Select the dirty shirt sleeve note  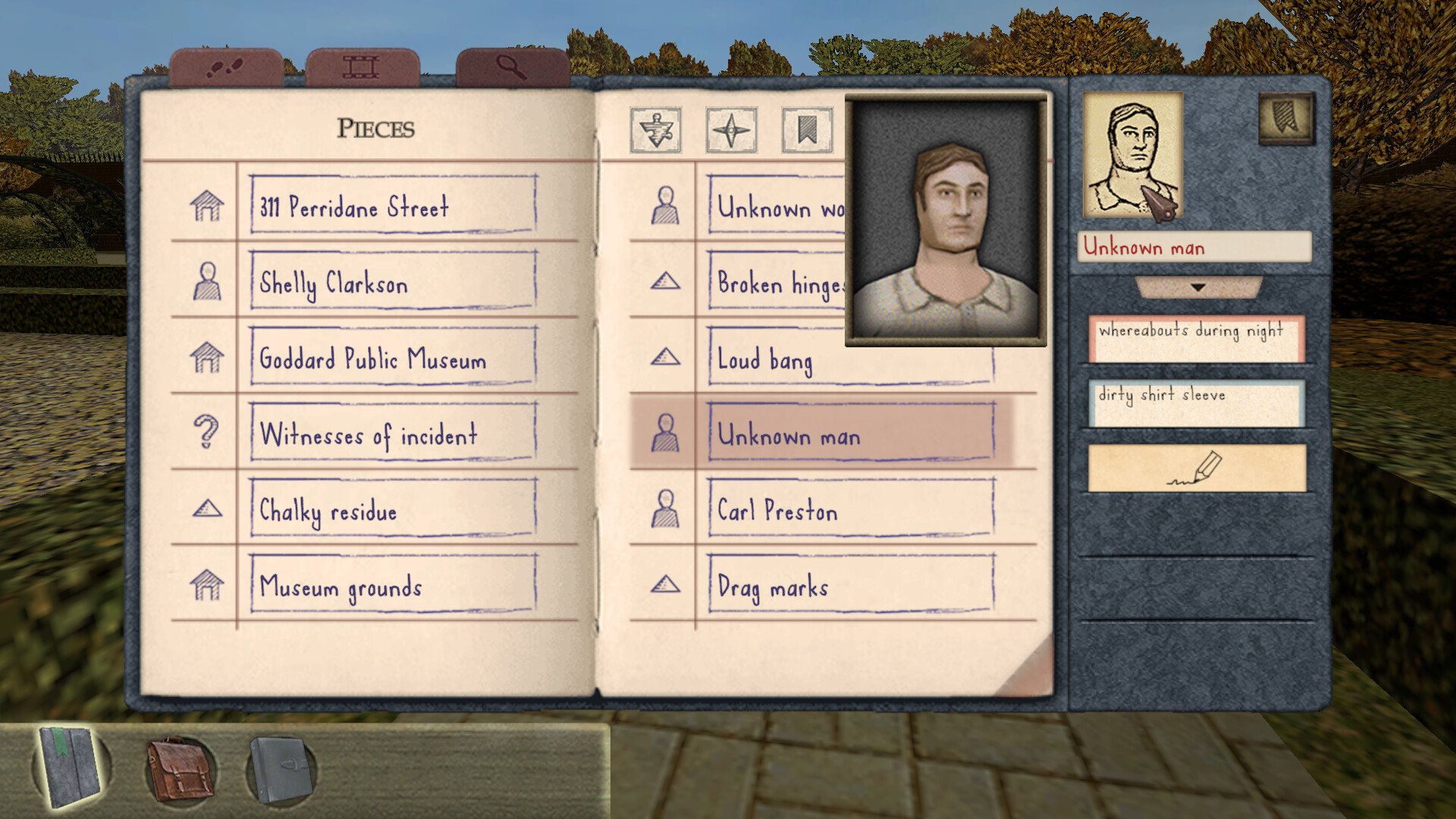click(1196, 403)
